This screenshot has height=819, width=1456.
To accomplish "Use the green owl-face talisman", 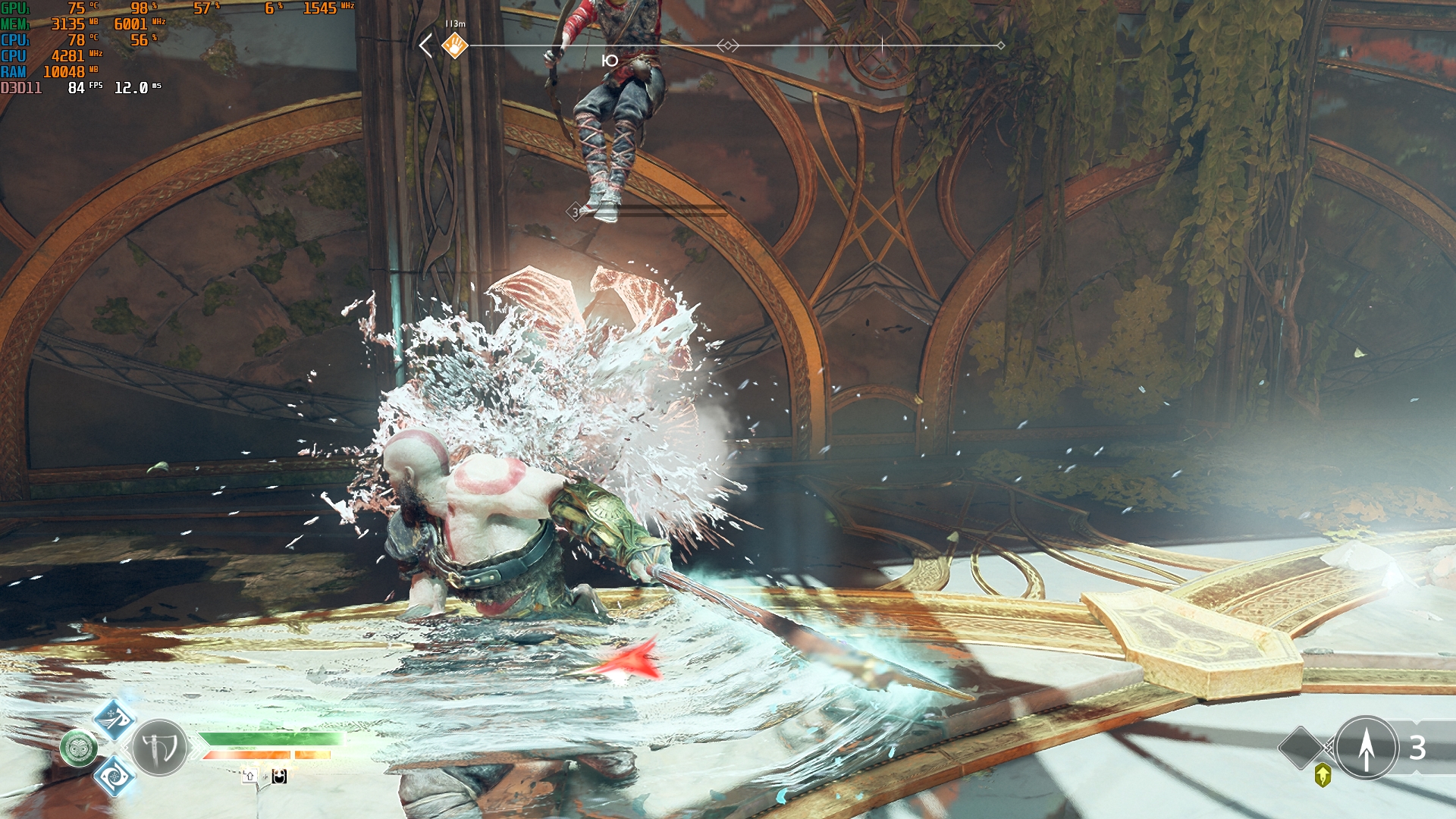I will (79, 748).
